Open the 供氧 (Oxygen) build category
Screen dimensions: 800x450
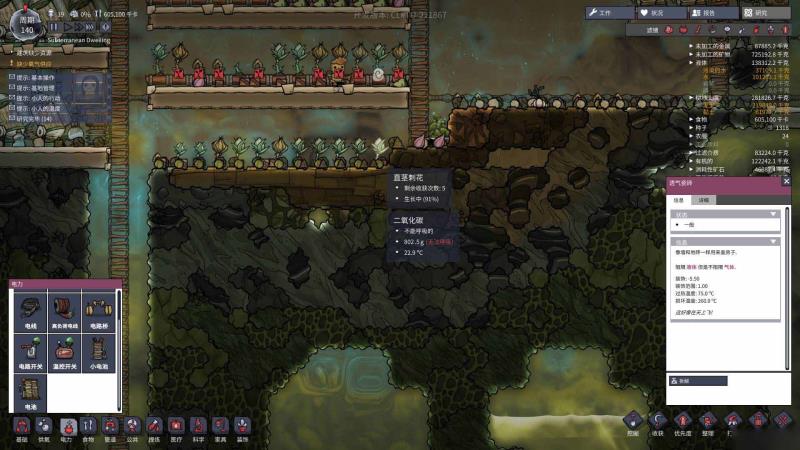[x=44, y=429]
